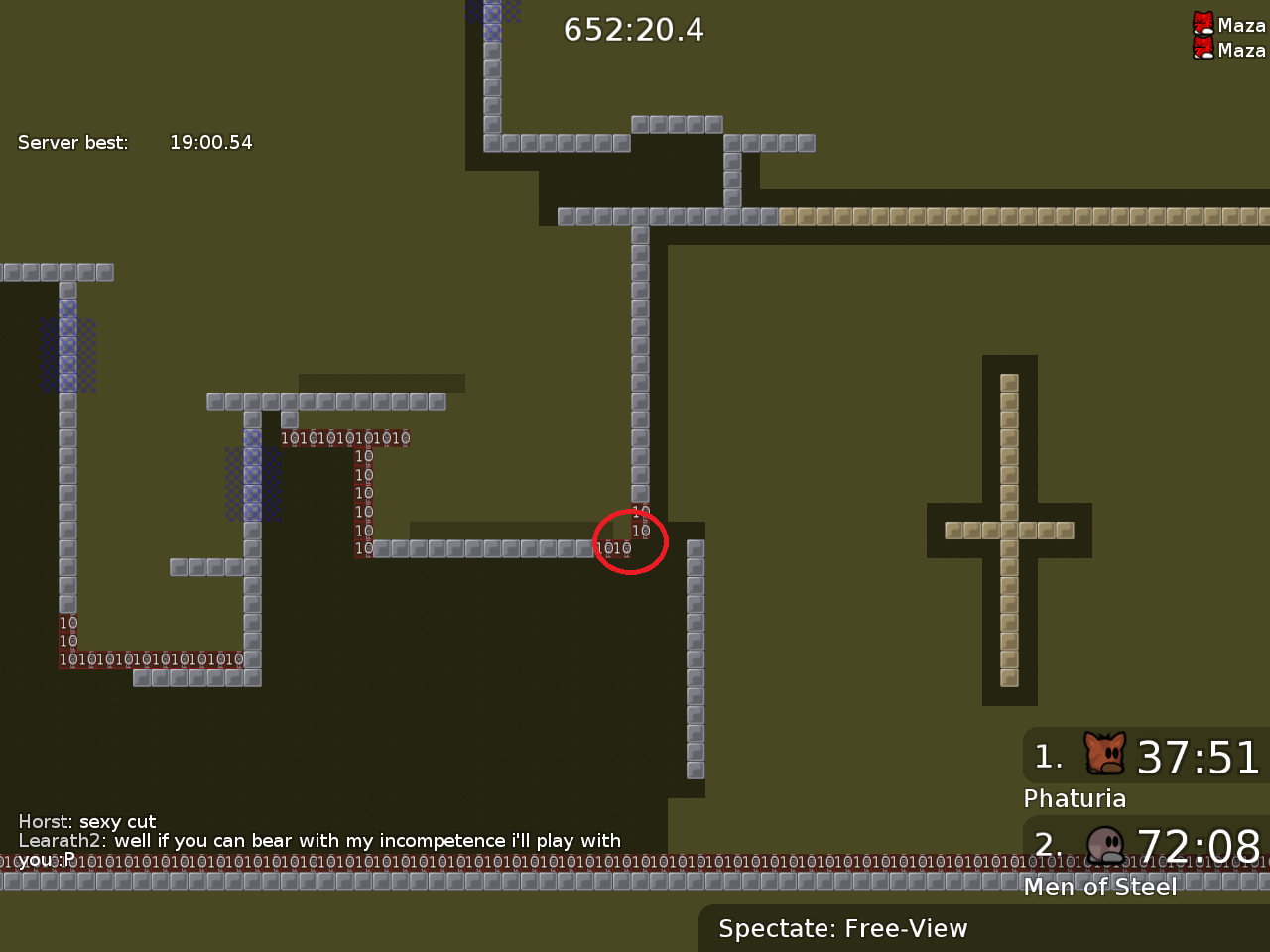Select the Men of Steel team name
Image resolution: width=1270 pixels, height=952 pixels.
click(1100, 888)
